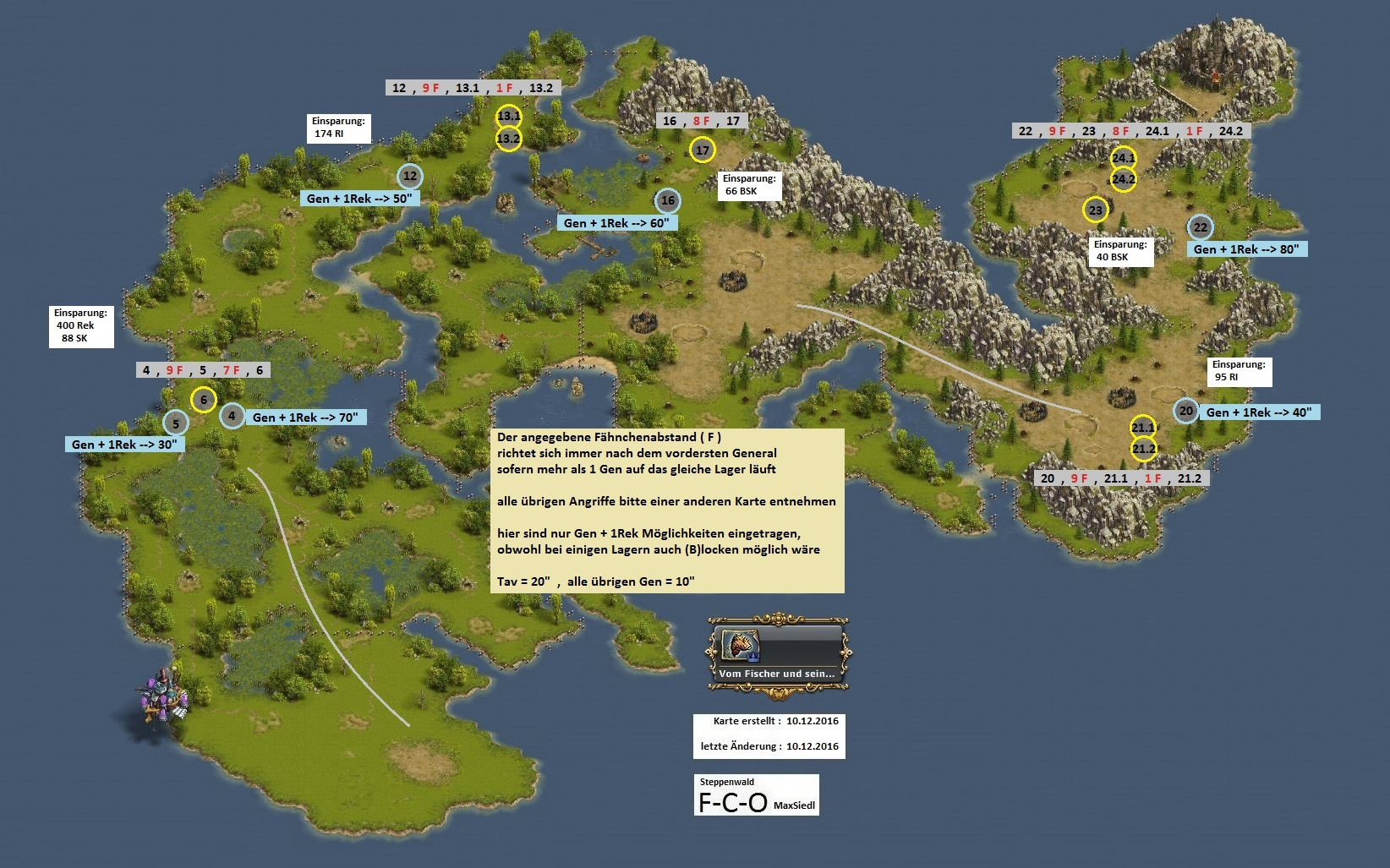Select the blue-ringed circle marker 20
Viewport: 1390px width, 868px height.
point(1186,411)
